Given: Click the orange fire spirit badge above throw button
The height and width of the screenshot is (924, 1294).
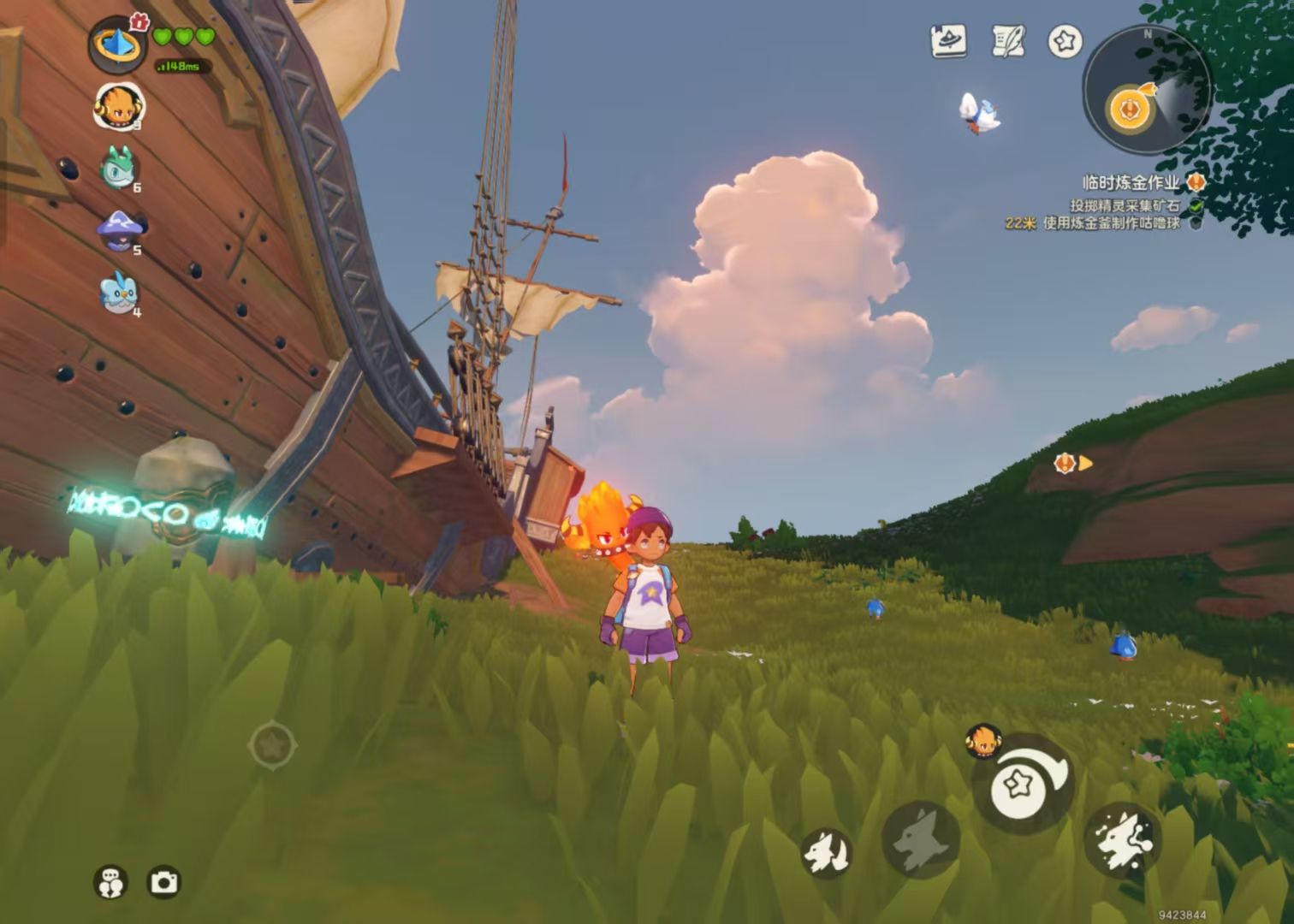Looking at the screenshot, I should click(x=983, y=741).
